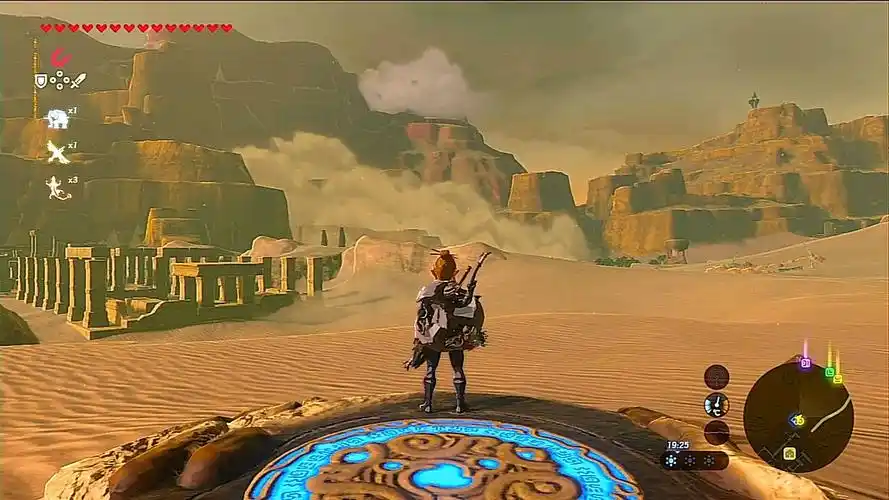This screenshot has height=500, width=889.
Task: Select the sword weapon quick-slot icon
Action: (78, 81)
